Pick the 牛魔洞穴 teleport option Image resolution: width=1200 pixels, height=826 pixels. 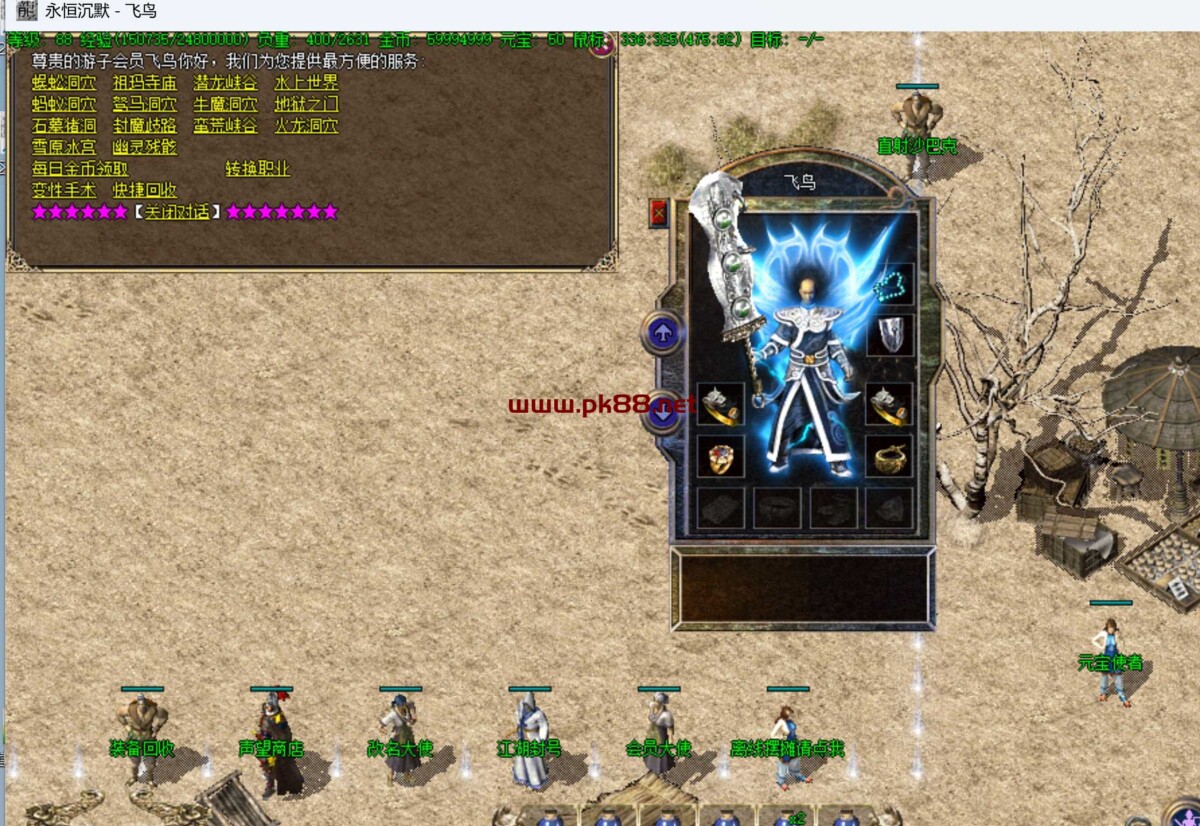pos(225,104)
